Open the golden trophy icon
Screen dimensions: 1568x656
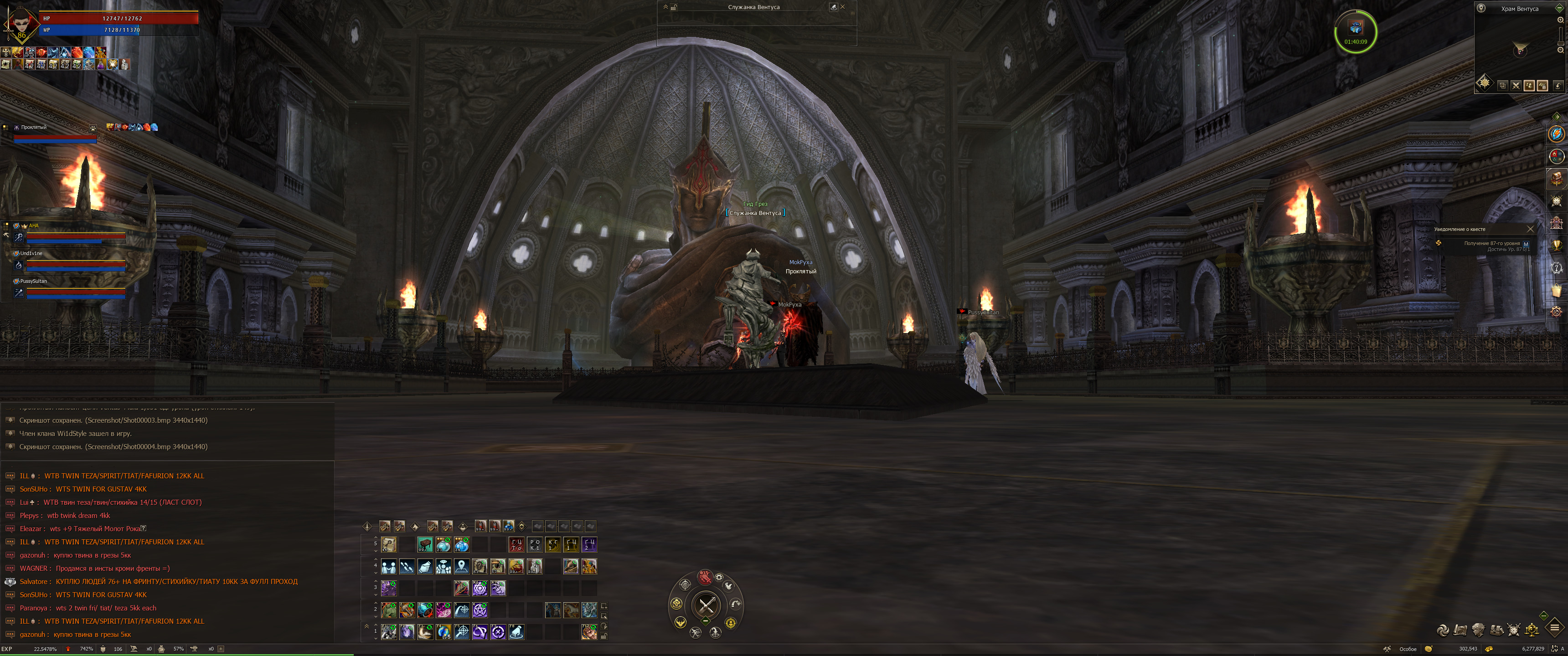[x=1557, y=245]
